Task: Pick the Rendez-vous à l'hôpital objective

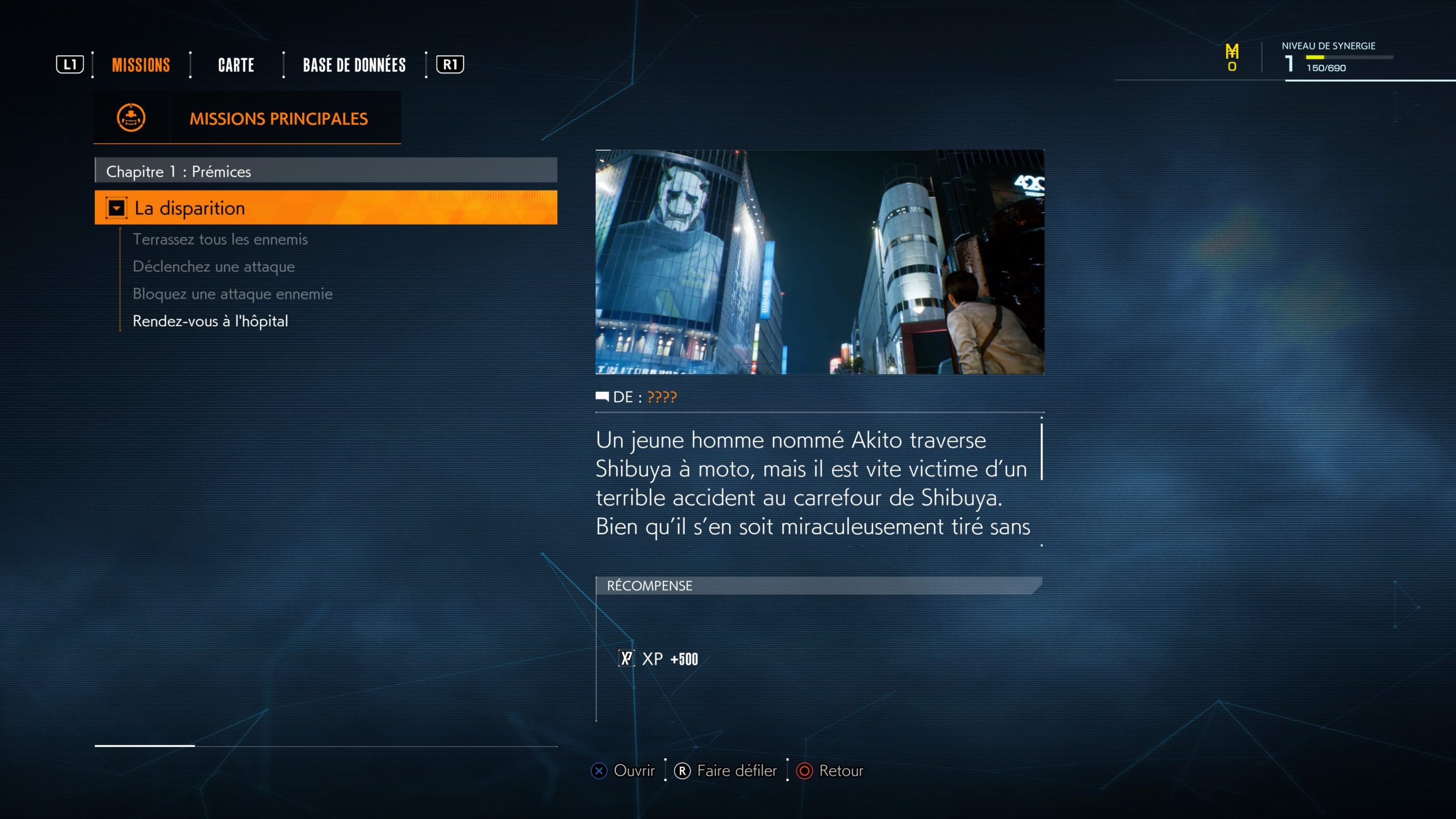Action: coord(210,321)
